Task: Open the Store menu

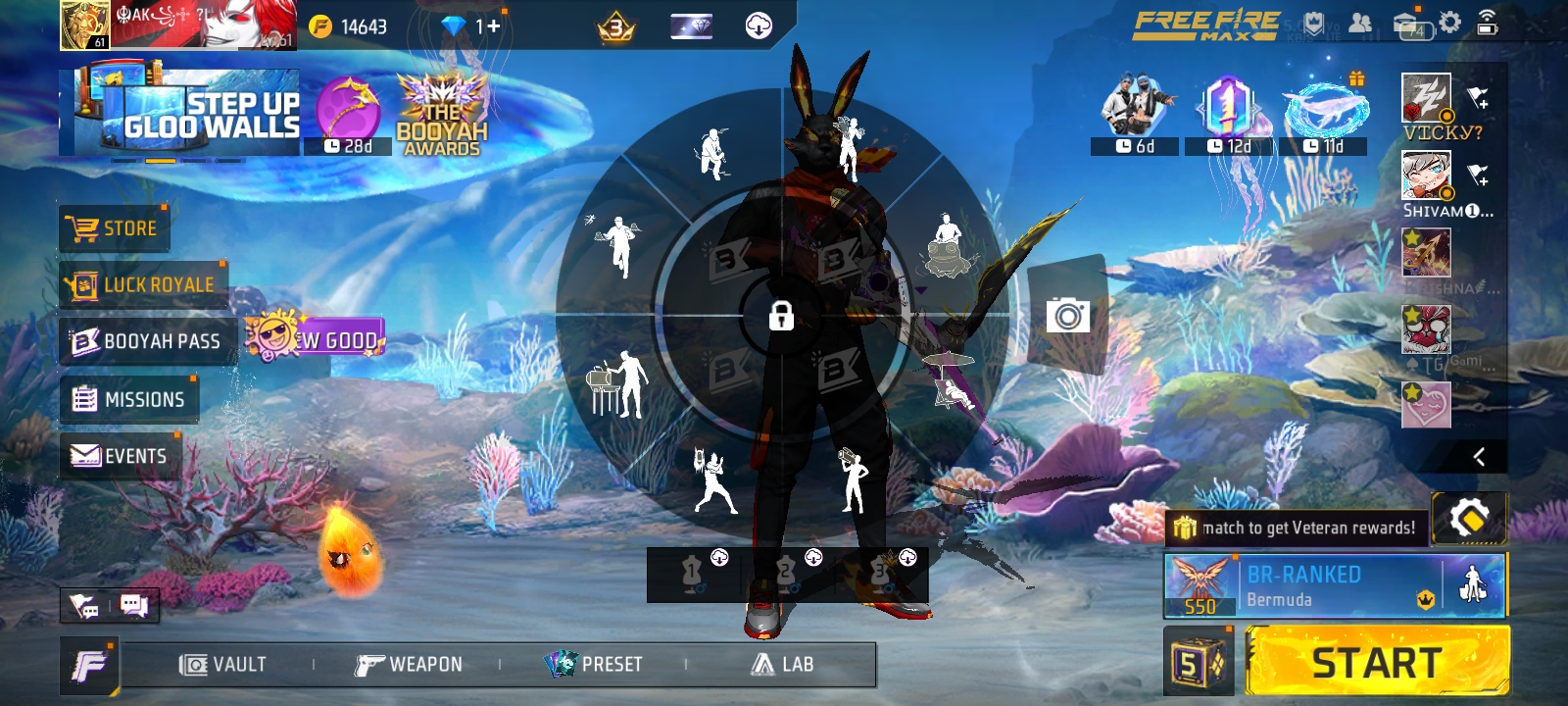Action: click(115, 229)
